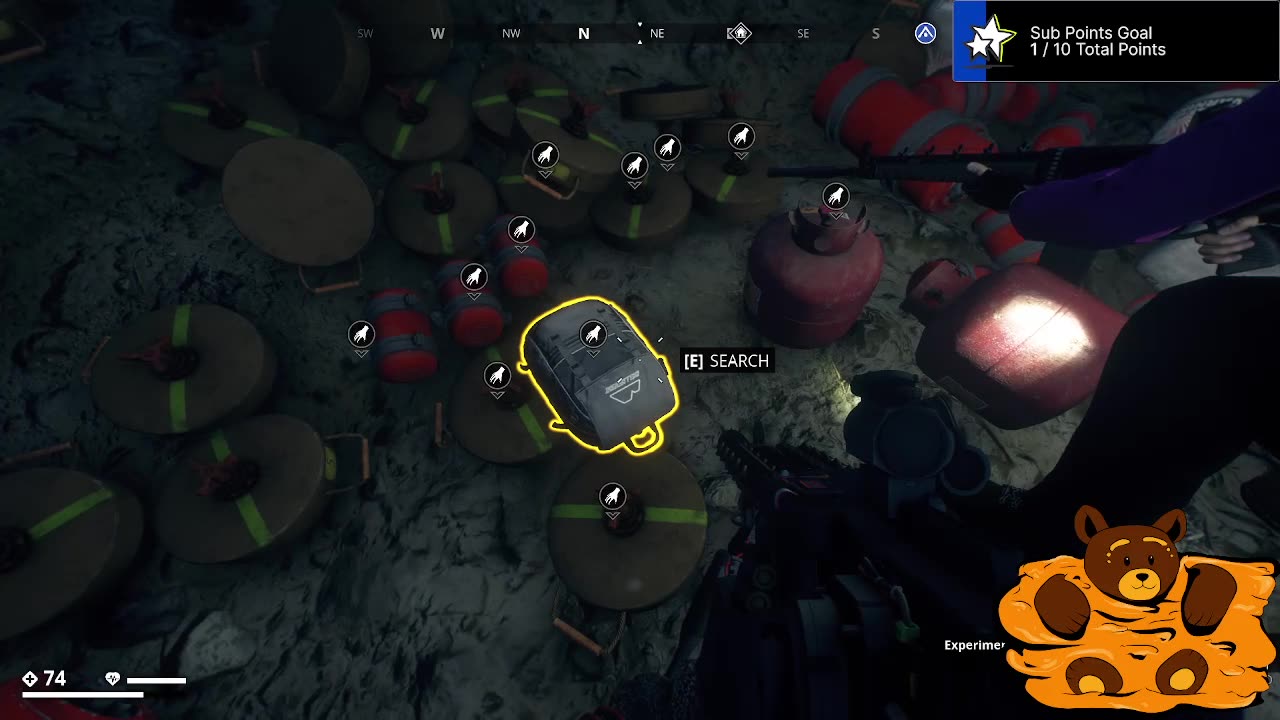Image resolution: width=1280 pixels, height=720 pixels.
Task: Click the claw marker above the highlighted backpack
Action: [x=593, y=333]
